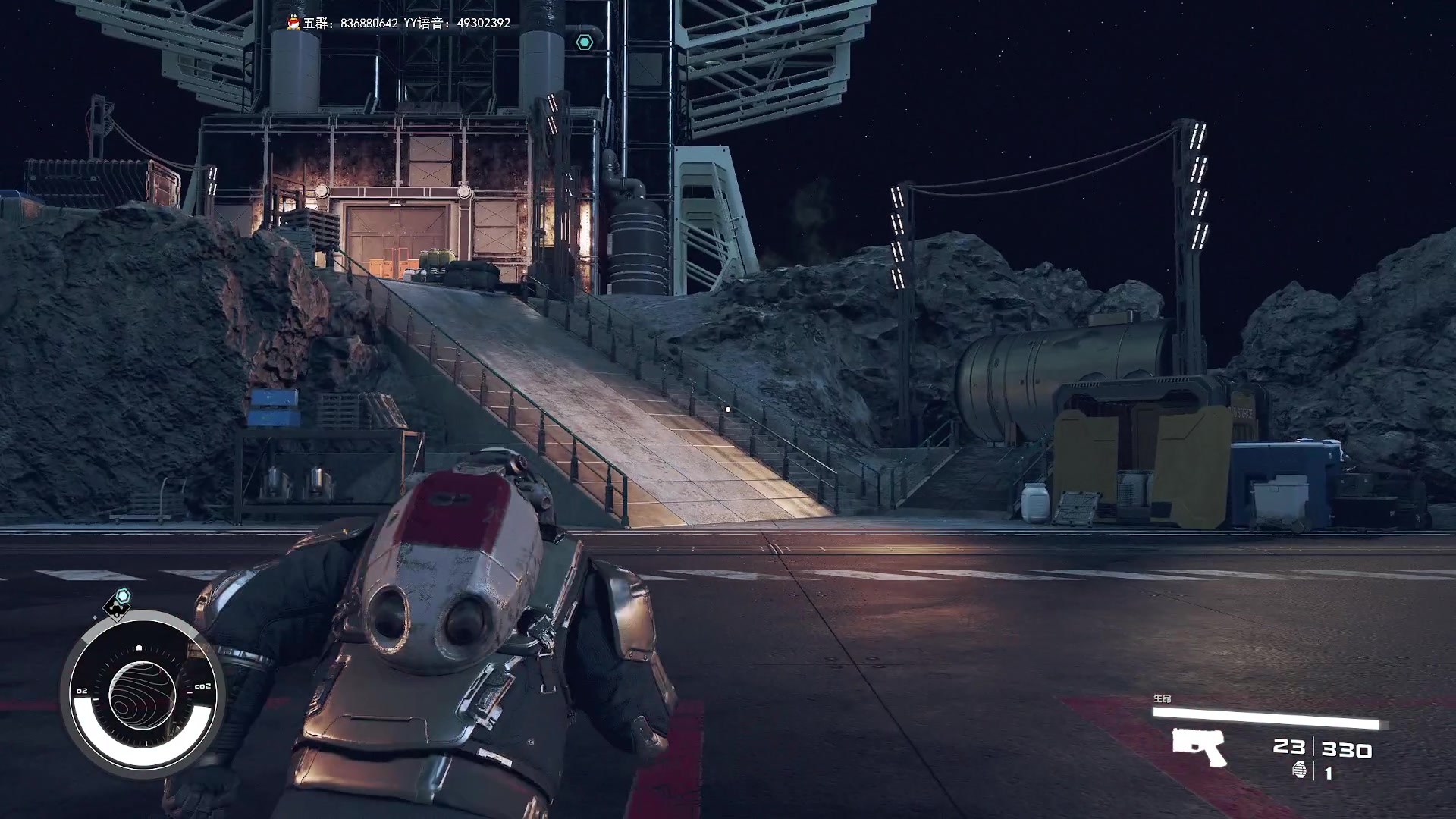1456x819 pixels.
Task: Click the QQ penguin icon in the stream overlay
Action: click(293, 24)
